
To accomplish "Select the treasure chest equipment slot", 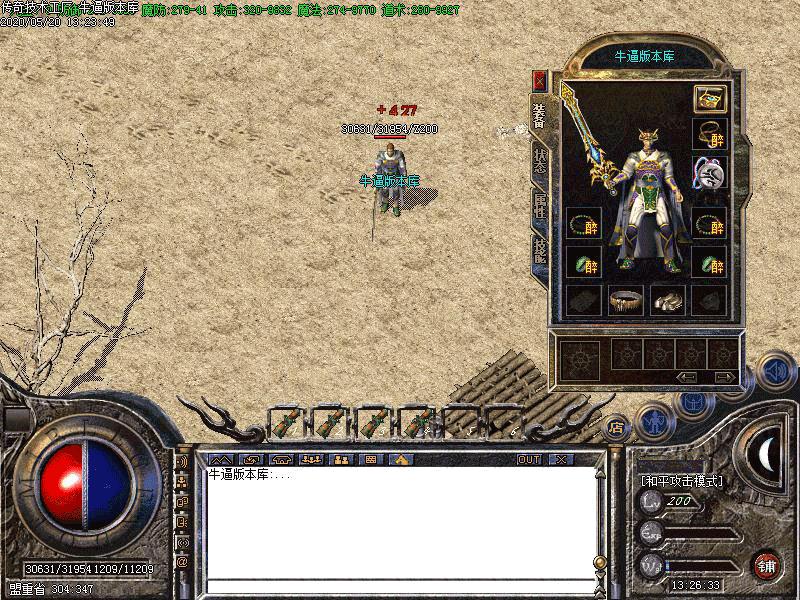I will point(709,98).
